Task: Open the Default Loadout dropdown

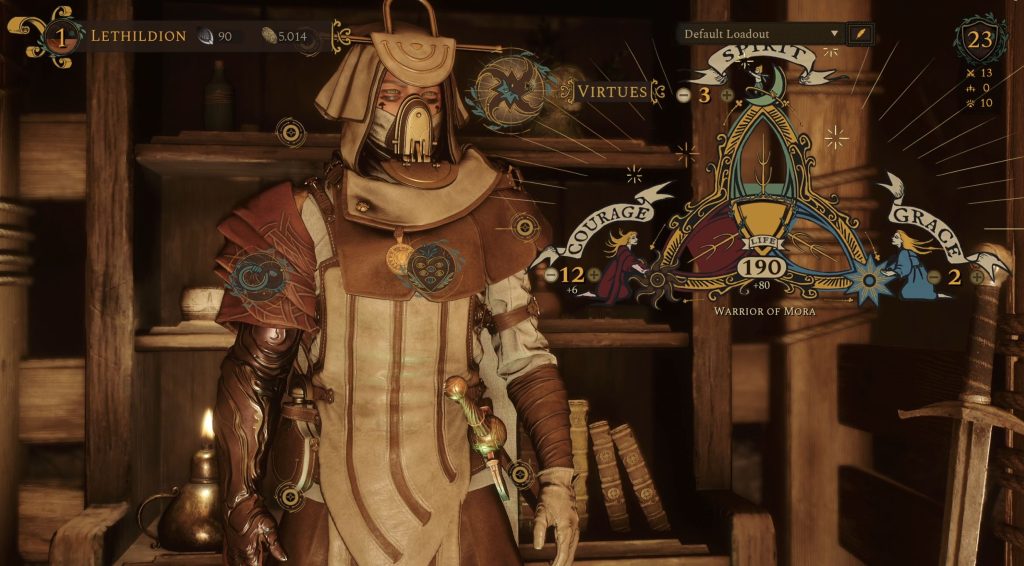Action: (x=760, y=34)
